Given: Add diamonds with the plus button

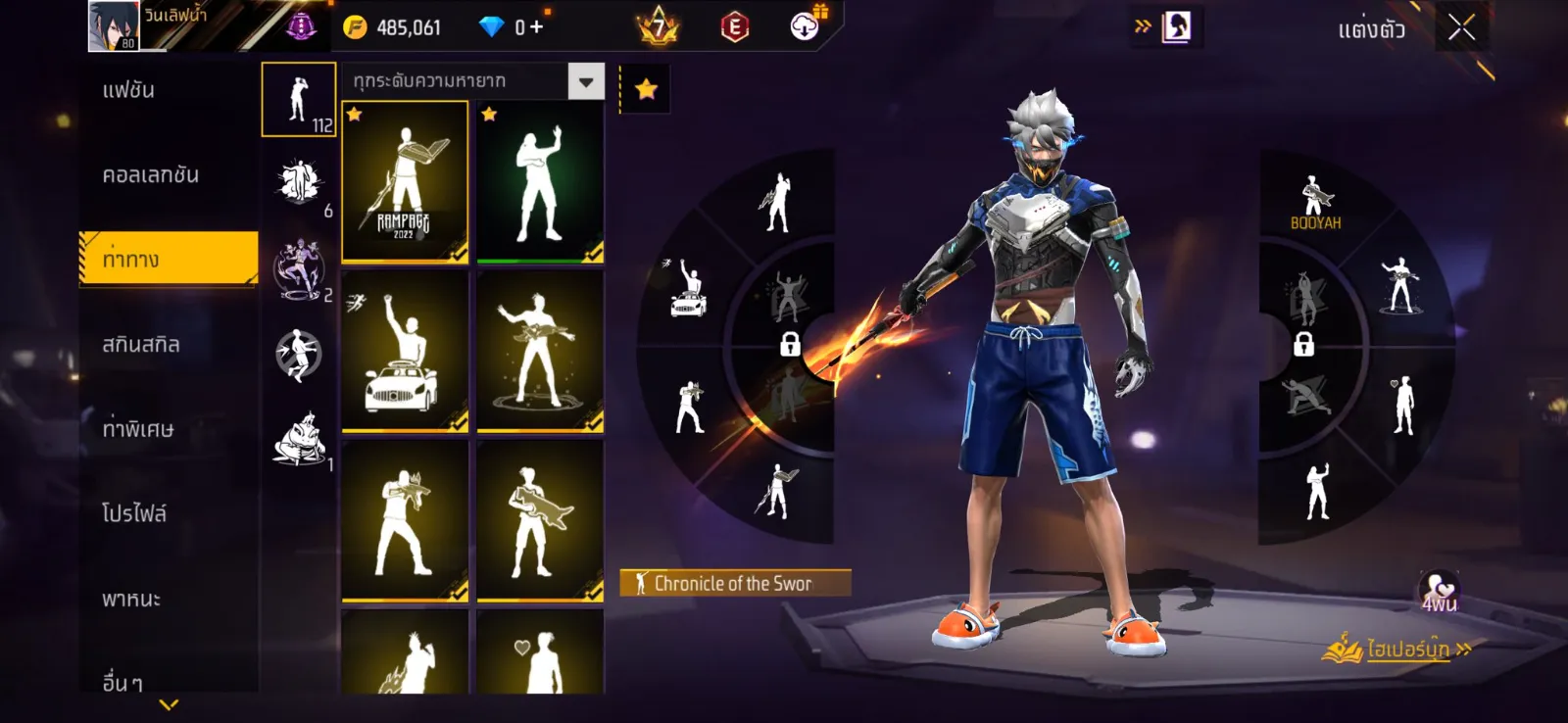Looking at the screenshot, I should (536, 27).
